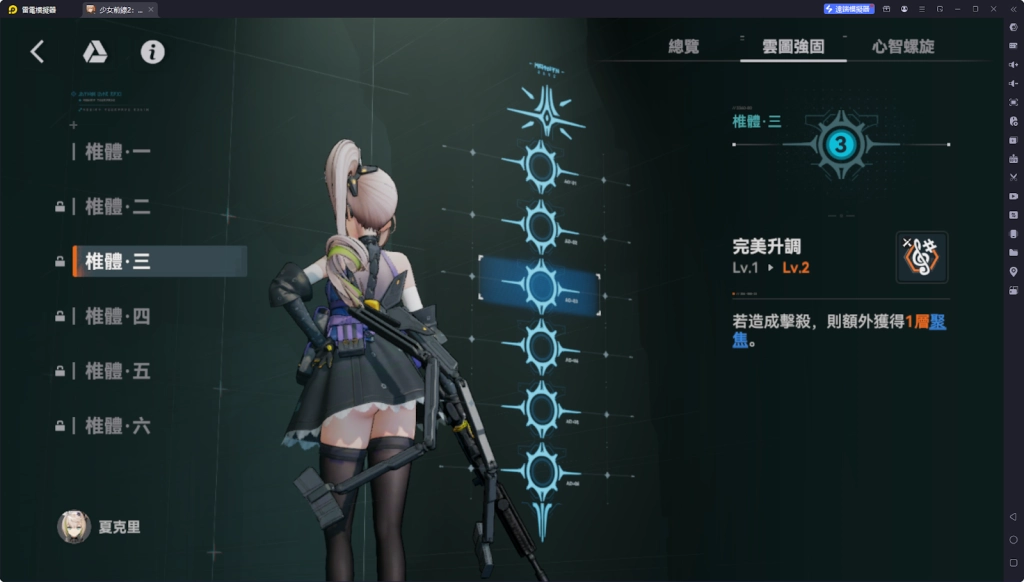The height and width of the screenshot is (582, 1024).
Task: Pick the locked 椎體·四 entry
Action: [x=118, y=316]
